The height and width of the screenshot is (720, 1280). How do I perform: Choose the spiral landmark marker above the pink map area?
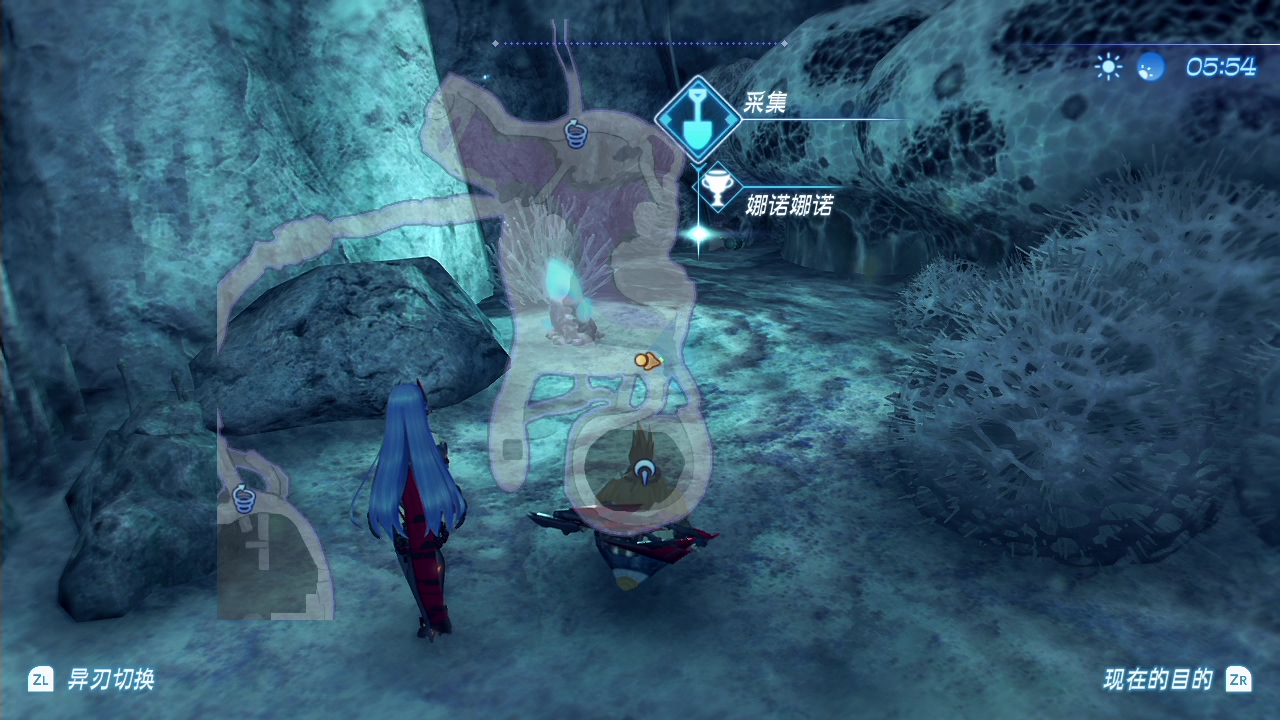pos(575,132)
